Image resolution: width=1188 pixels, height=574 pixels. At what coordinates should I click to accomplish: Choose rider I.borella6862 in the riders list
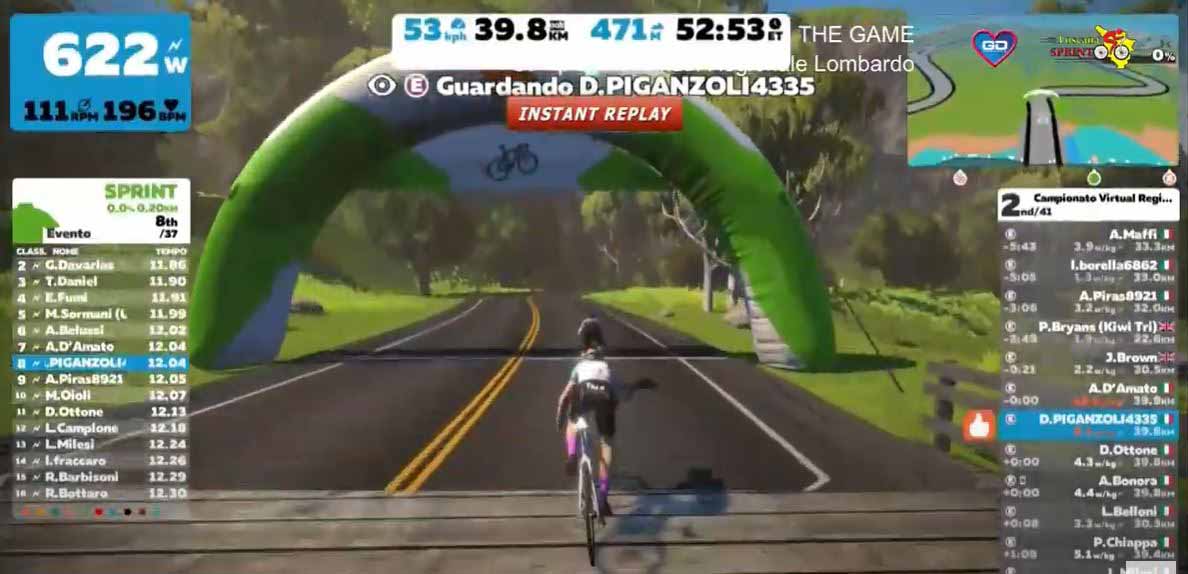click(x=1088, y=271)
